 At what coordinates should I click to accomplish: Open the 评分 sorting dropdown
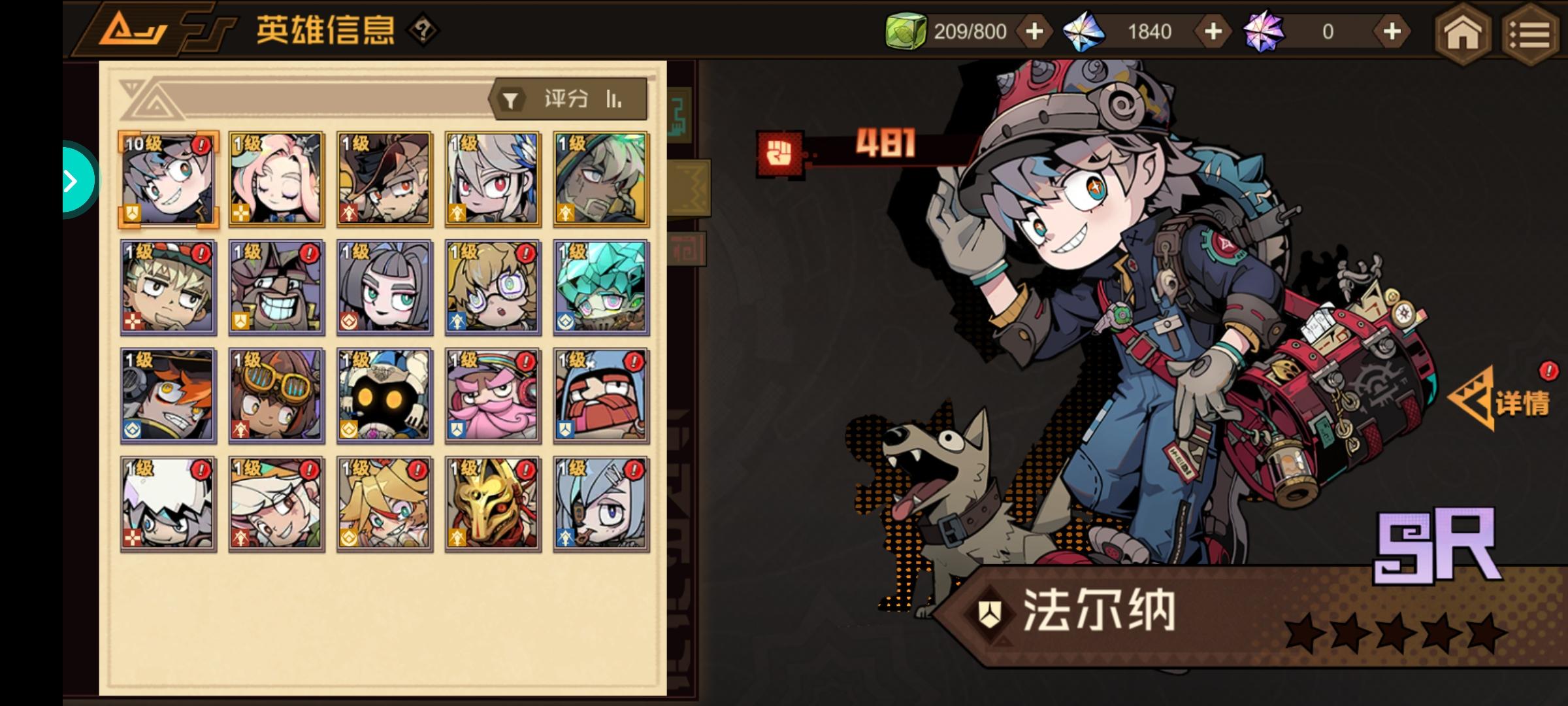coord(566,99)
